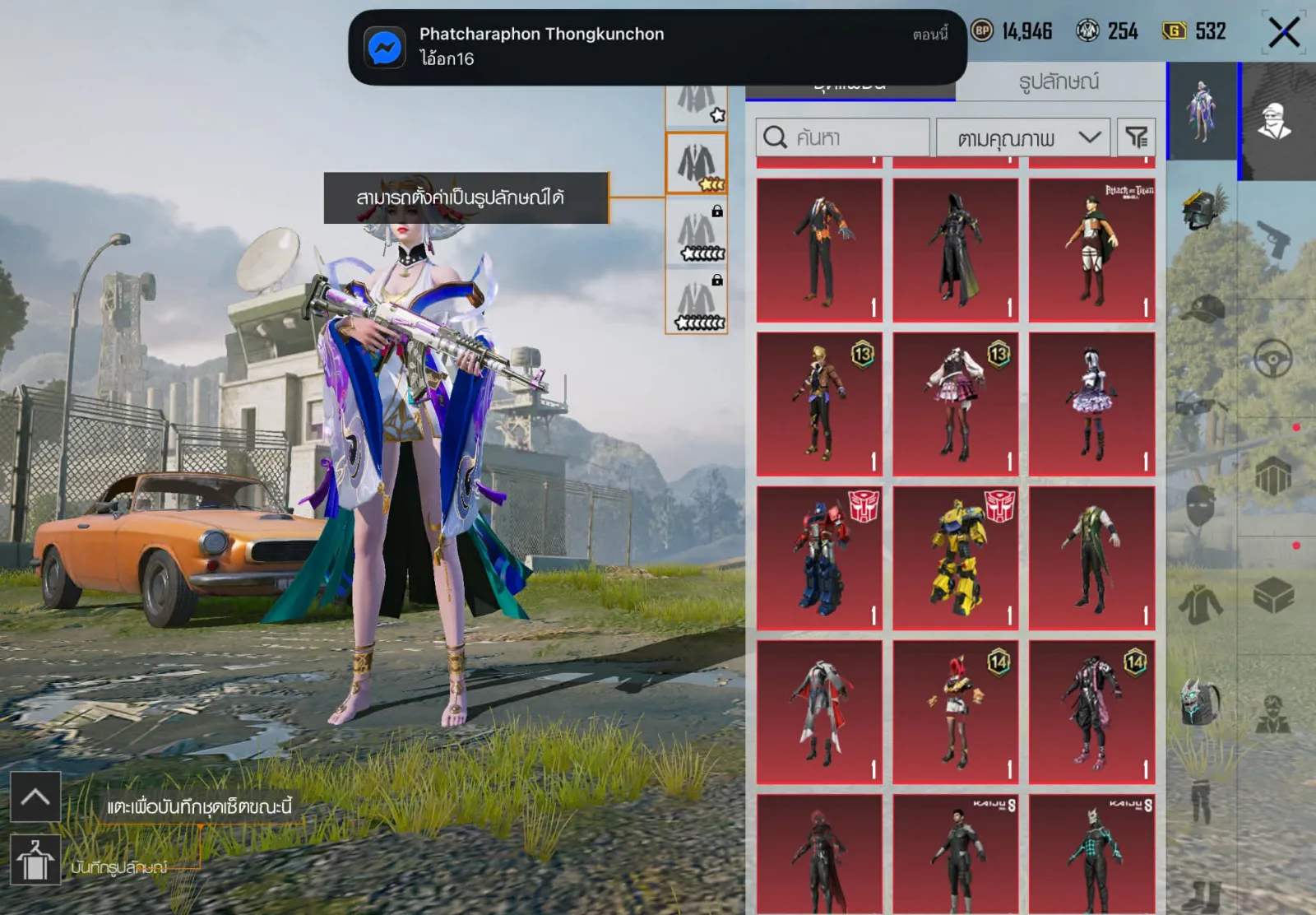Open the backpack category
1316x915 pixels.
point(1202,702)
